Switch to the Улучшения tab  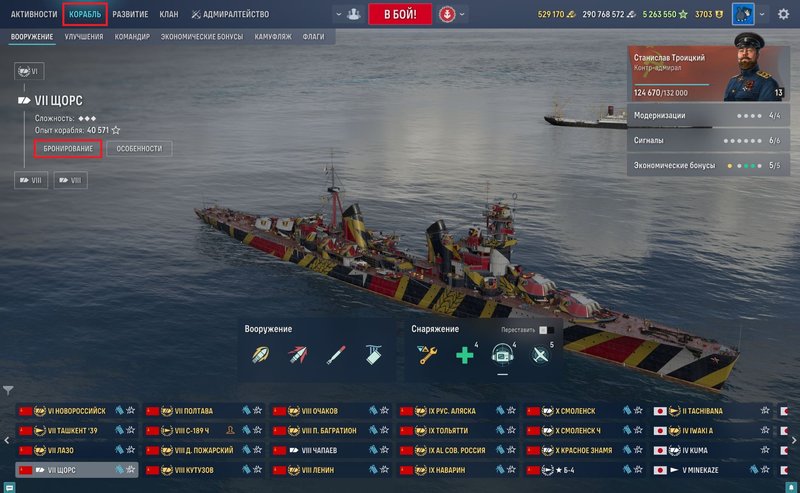(x=84, y=36)
